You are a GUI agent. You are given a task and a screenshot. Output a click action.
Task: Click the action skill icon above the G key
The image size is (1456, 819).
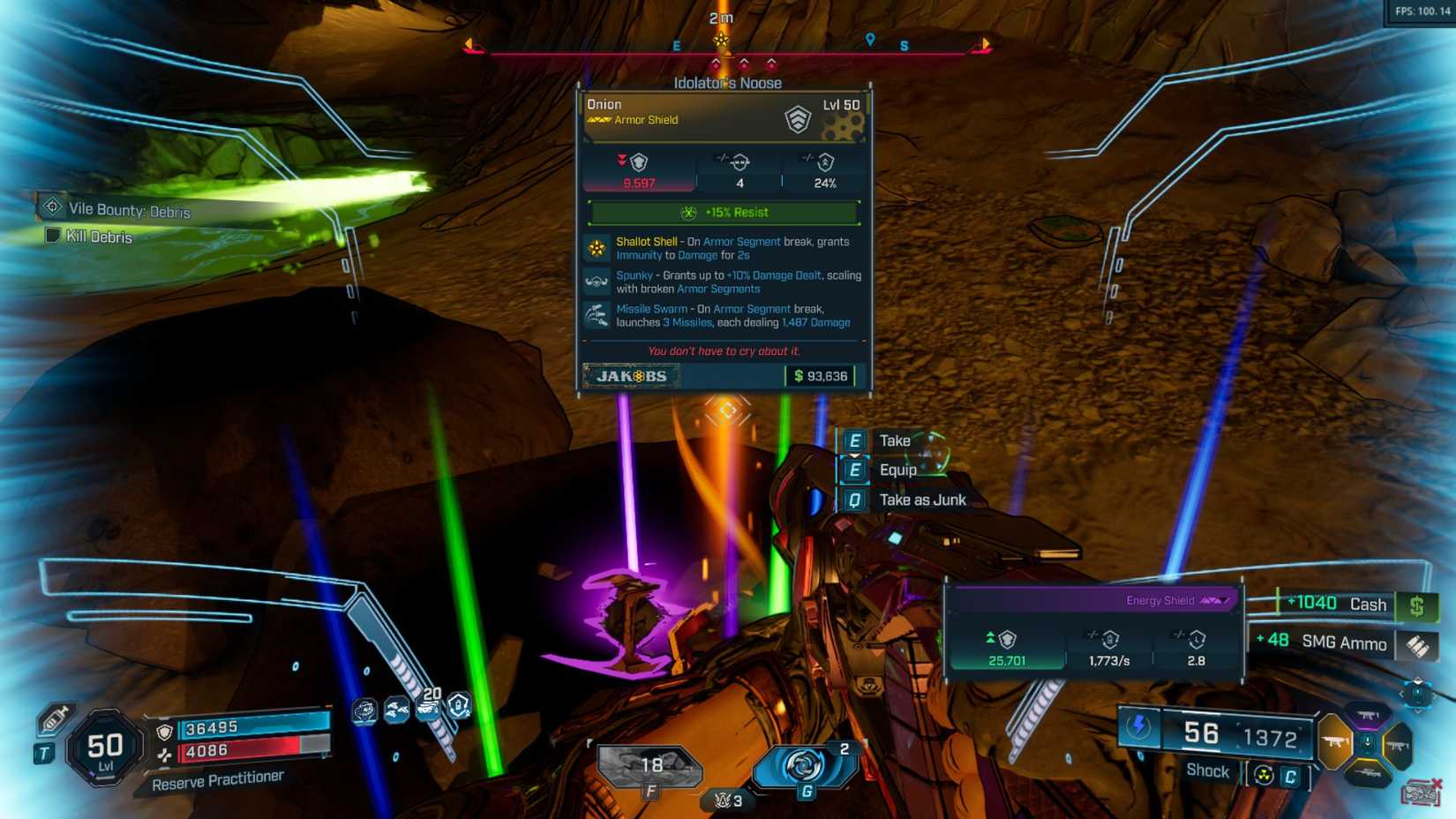806,765
